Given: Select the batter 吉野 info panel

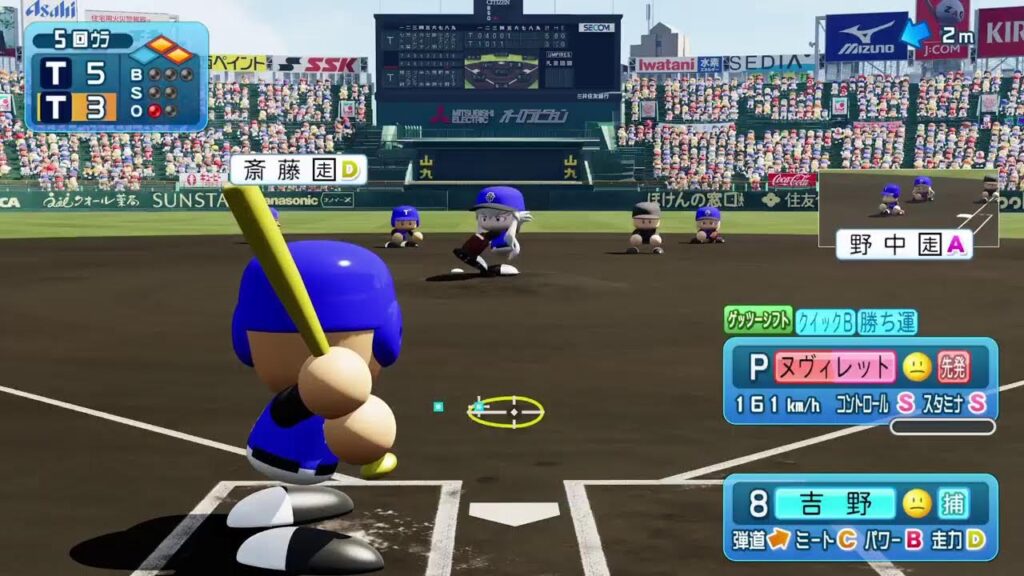Looking at the screenshot, I should (860, 517).
